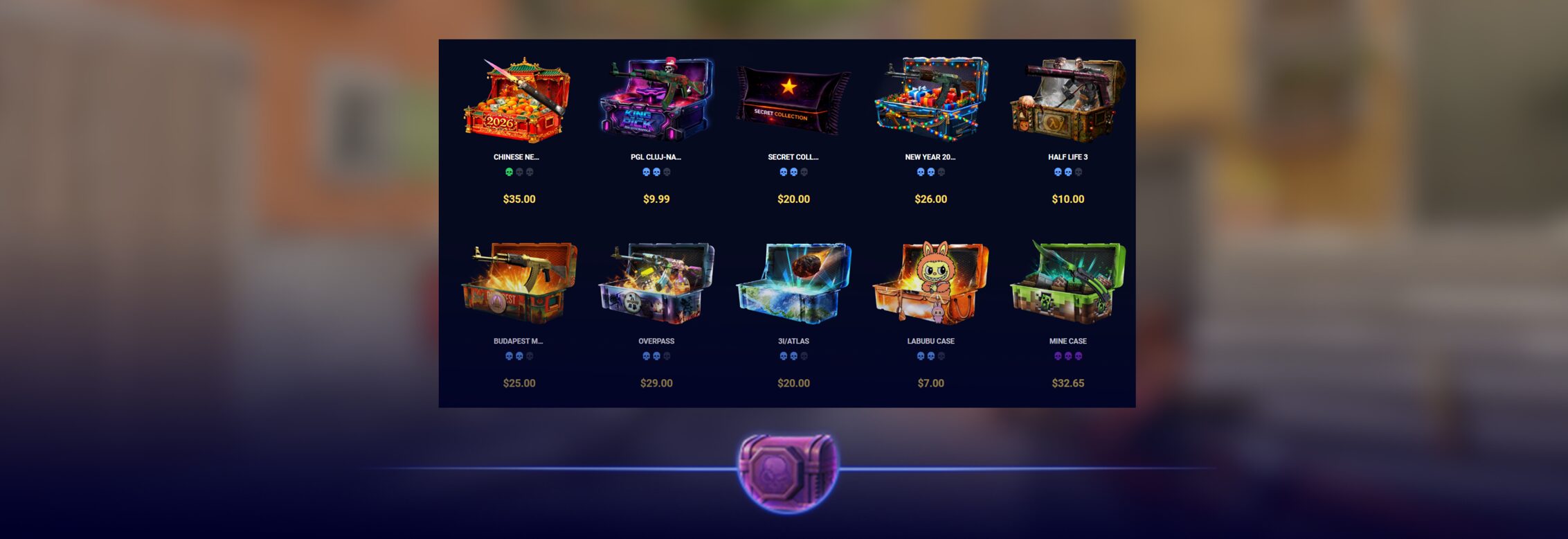This screenshot has width=1568, height=539.
Task: Choose the Secret Collection case
Action: [x=793, y=101]
